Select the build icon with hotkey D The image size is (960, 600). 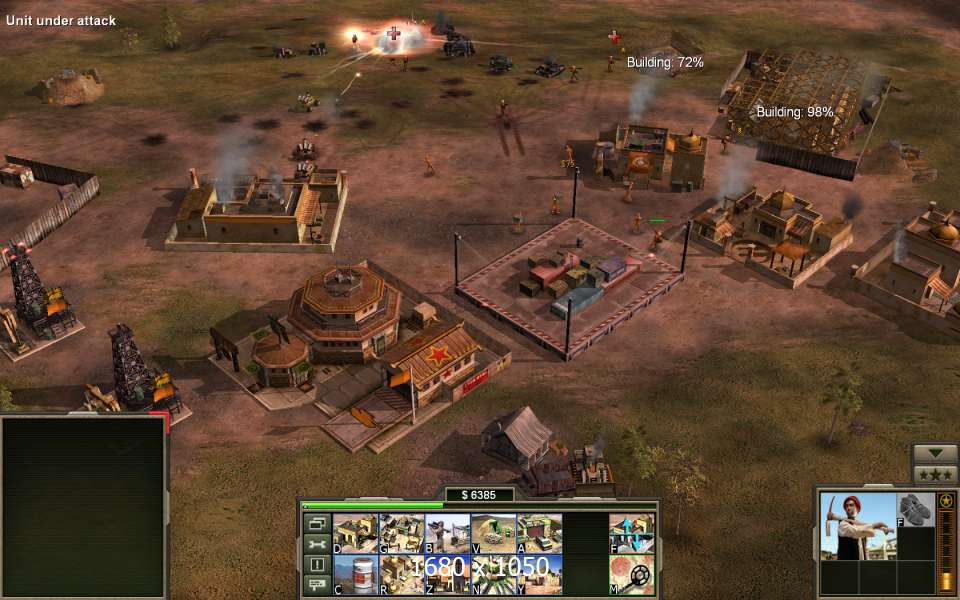tap(355, 534)
